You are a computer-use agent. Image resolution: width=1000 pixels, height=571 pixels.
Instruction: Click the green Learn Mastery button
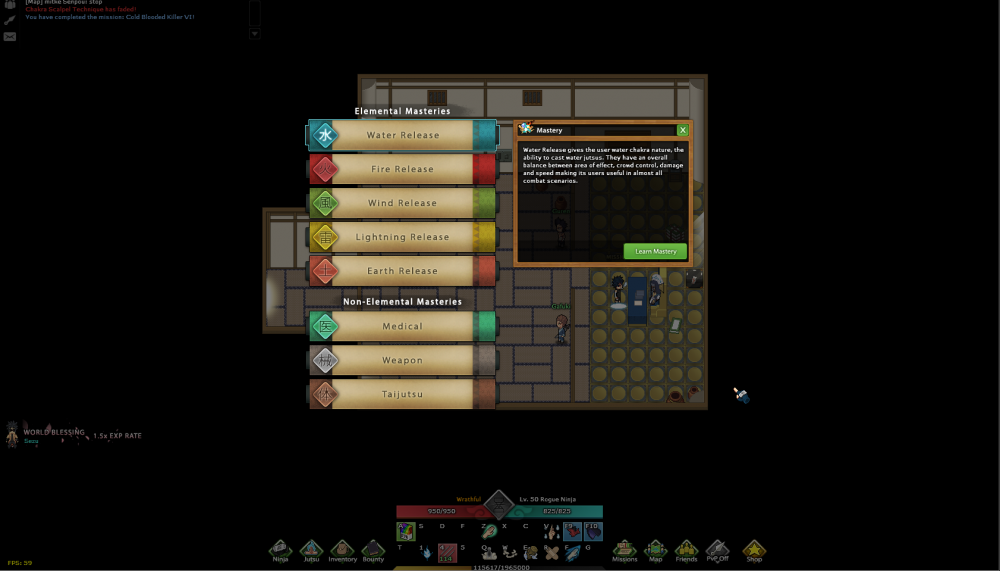[655, 252]
